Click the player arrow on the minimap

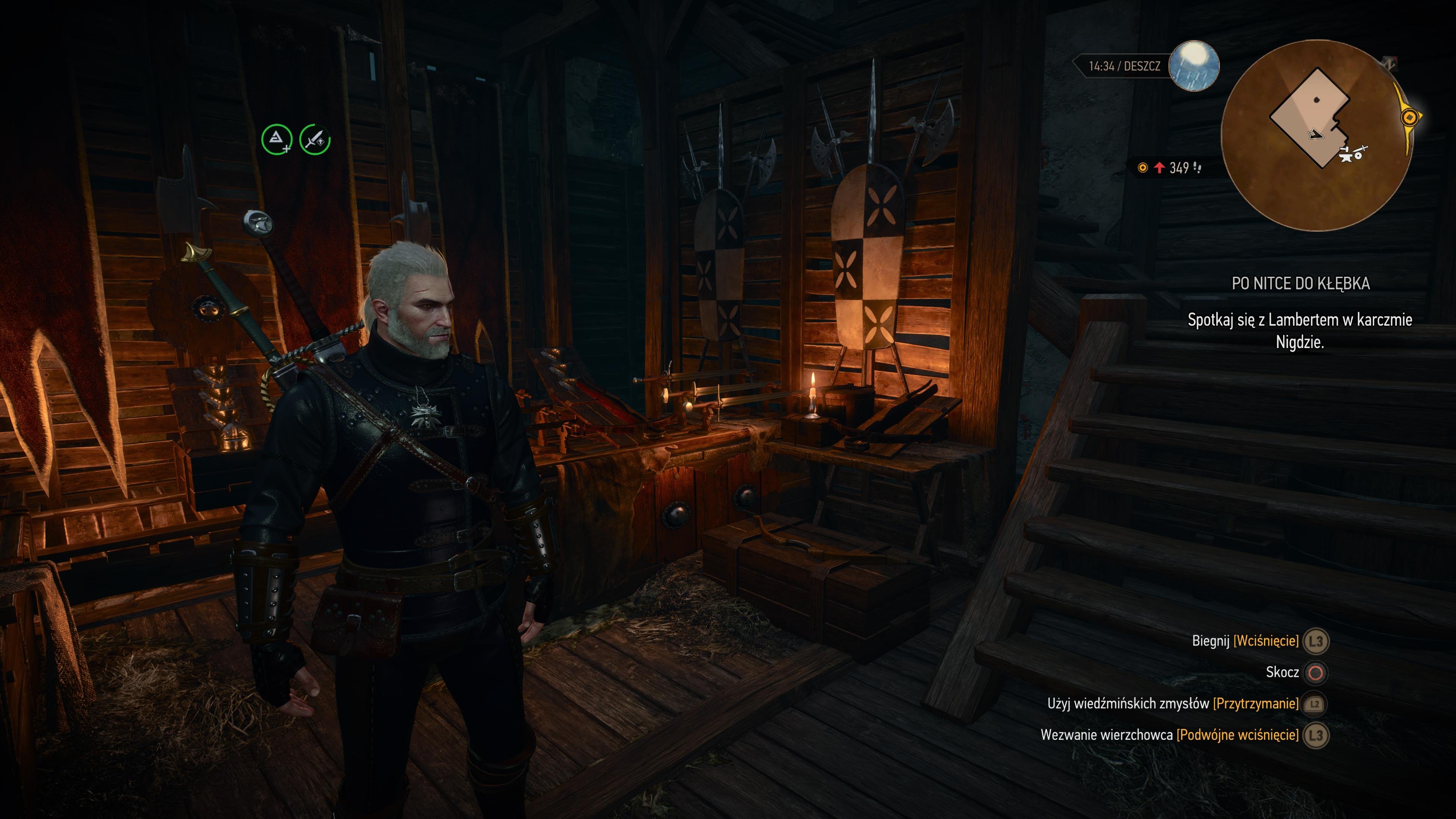pos(1315,135)
